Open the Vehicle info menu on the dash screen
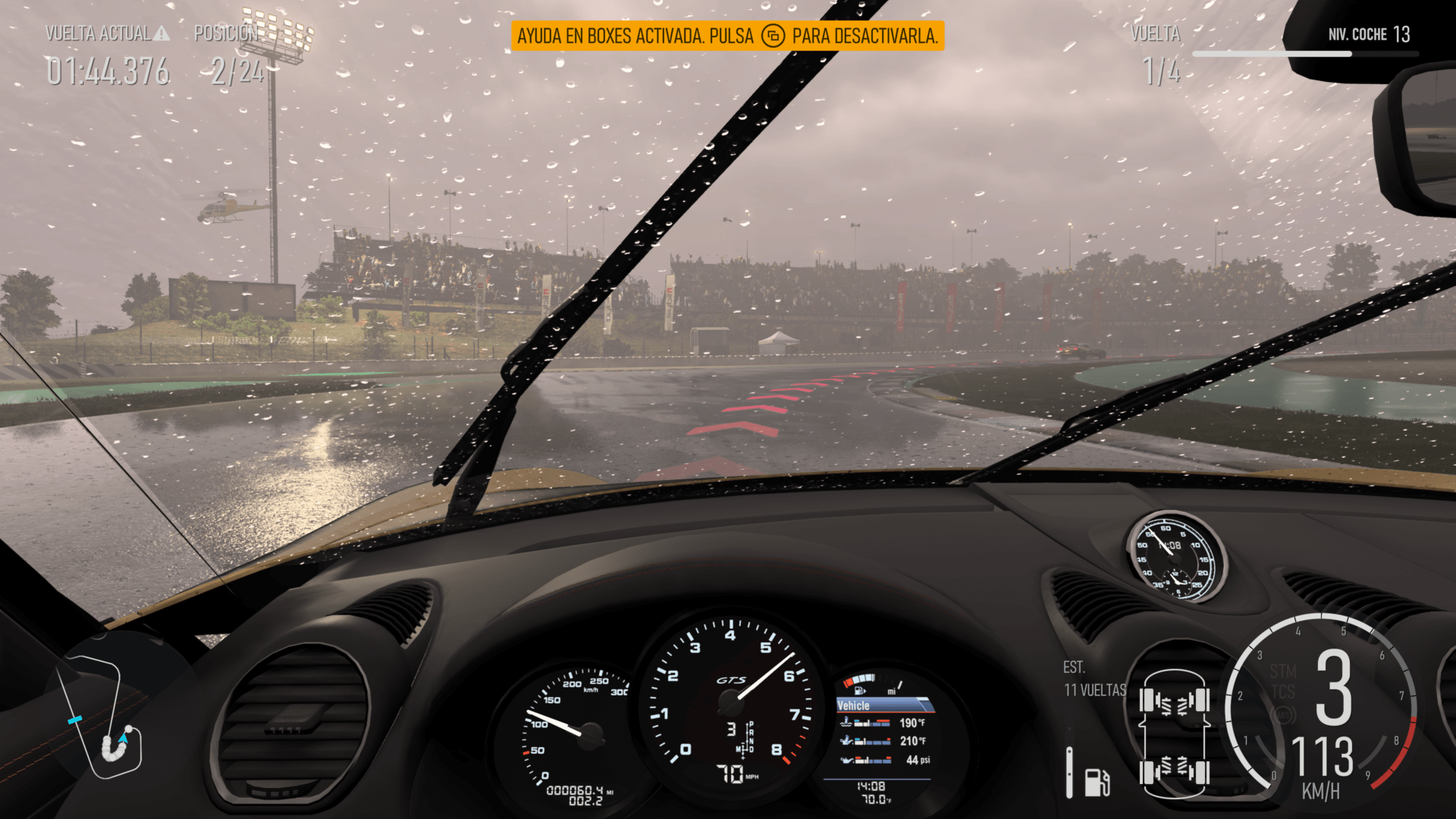1456x819 pixels. click(853, 704)
